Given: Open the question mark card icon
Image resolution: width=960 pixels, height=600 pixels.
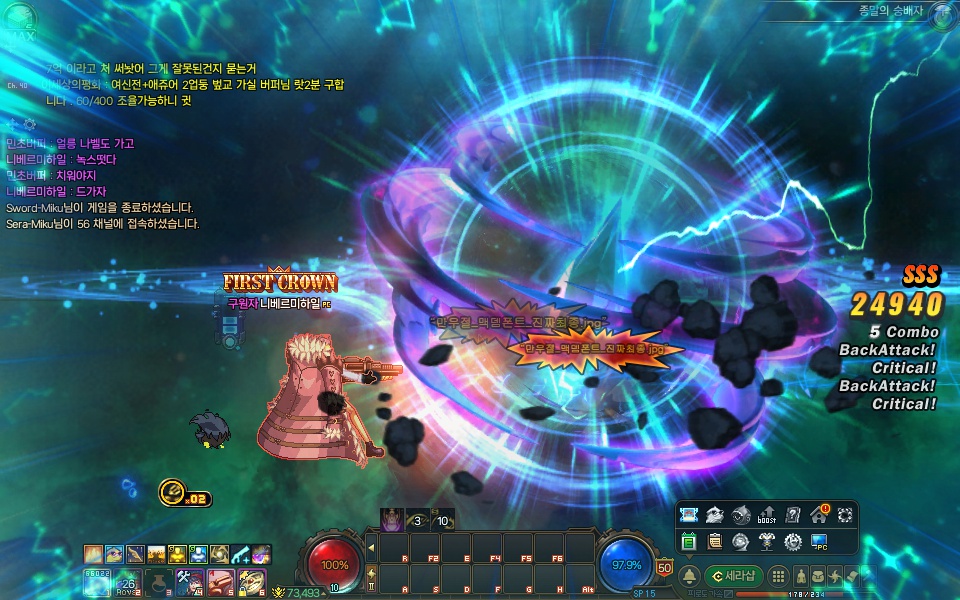Looking at the screenshot, I should point(793,515).
